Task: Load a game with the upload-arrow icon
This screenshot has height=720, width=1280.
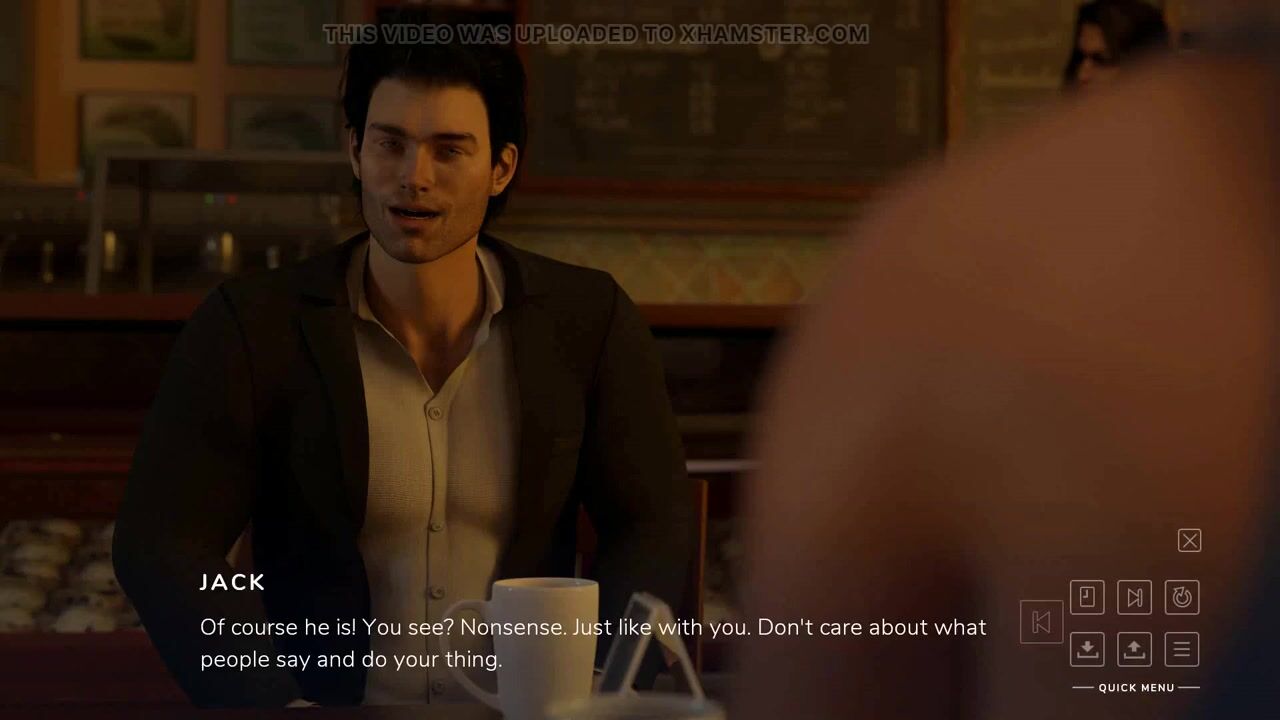Action: [x=1134, y=649]
